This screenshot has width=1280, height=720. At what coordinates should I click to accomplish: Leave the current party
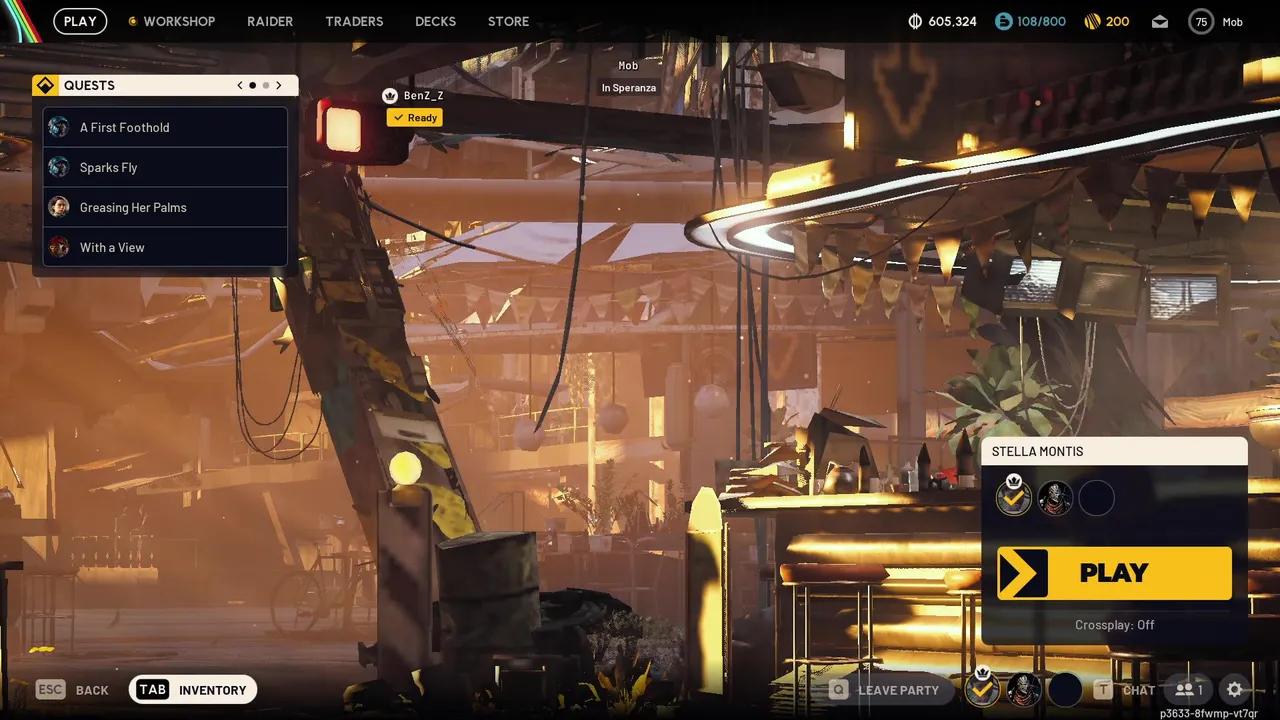pos(885,690)
